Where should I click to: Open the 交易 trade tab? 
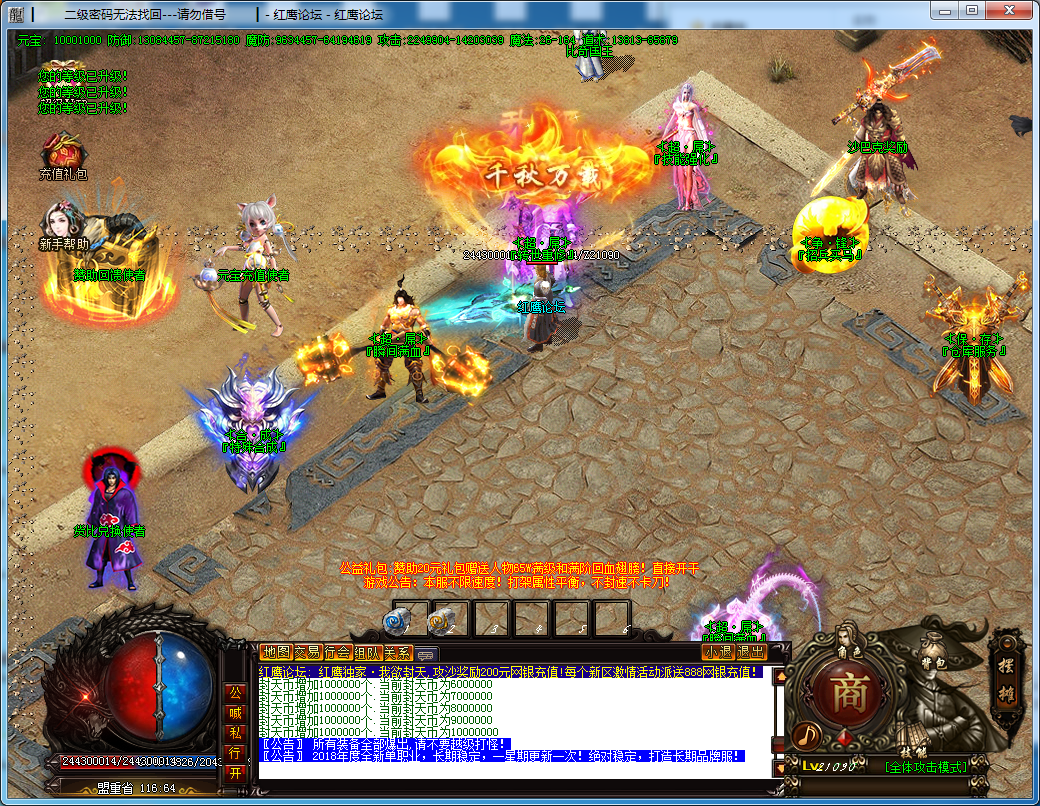[306, 652]
